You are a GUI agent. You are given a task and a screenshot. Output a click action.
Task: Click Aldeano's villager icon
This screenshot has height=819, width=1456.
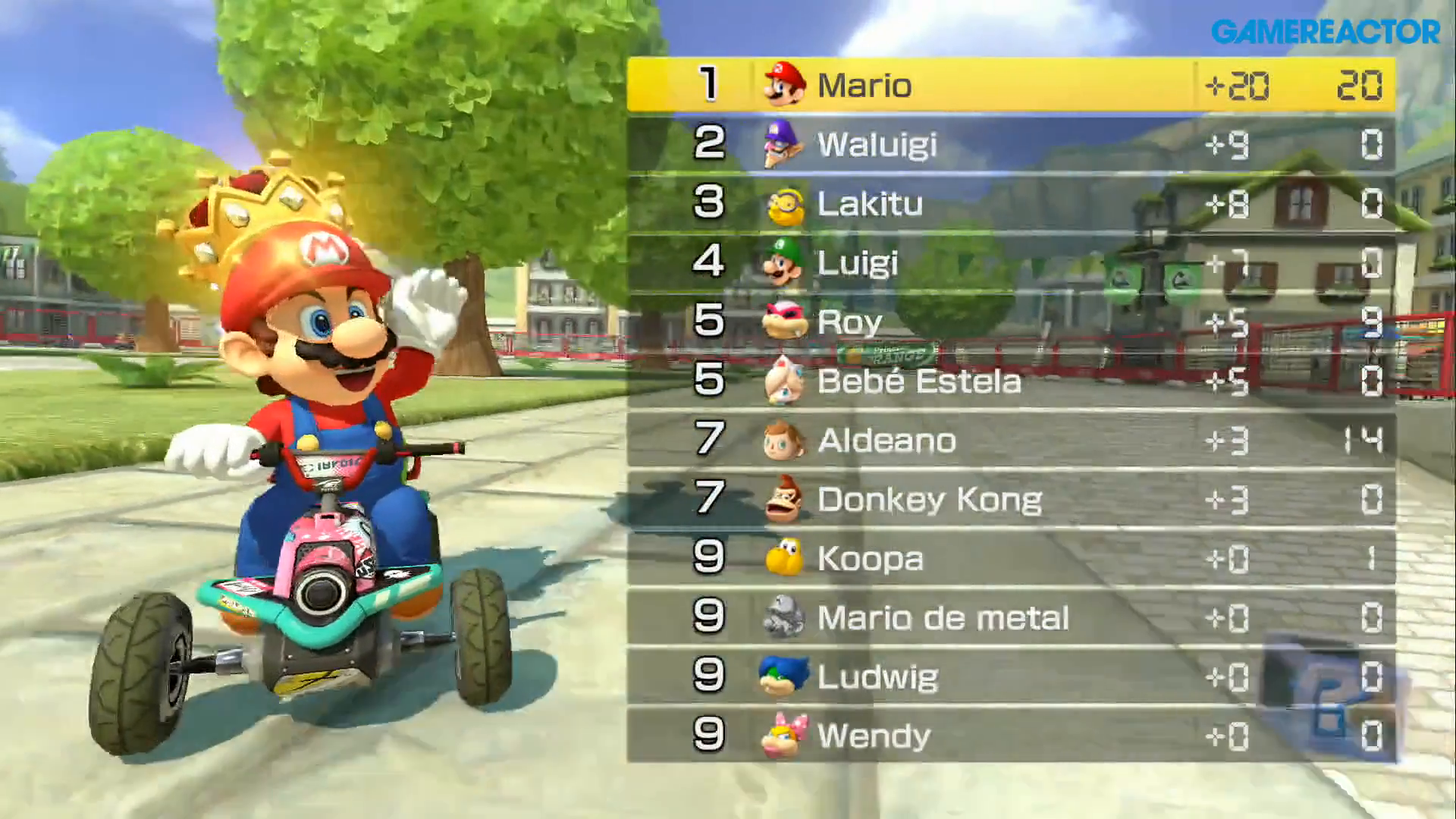pyautogui.click(x=783, y=440)
